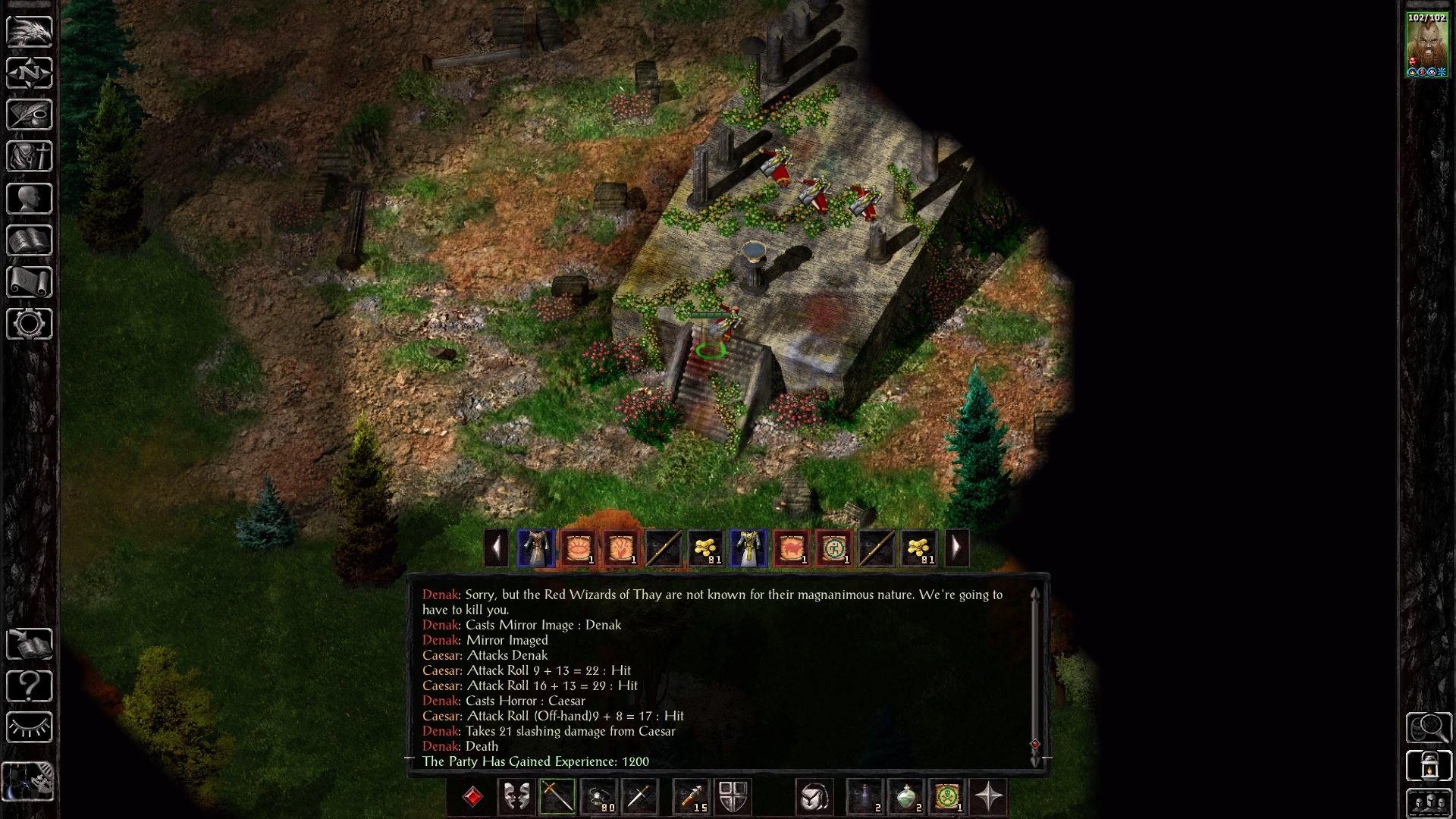Quick save with the book arrow button
Image resolution: width=1456 pixels, height=819 pixels.
tap(30, 645)
